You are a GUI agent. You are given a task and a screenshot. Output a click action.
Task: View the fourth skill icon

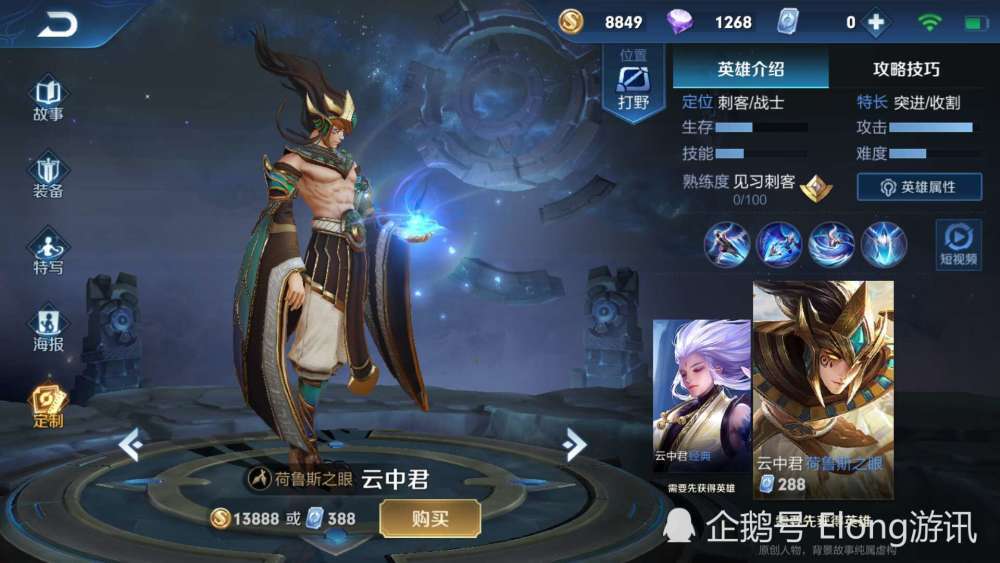pyautogui.click(x=884, y=243)
